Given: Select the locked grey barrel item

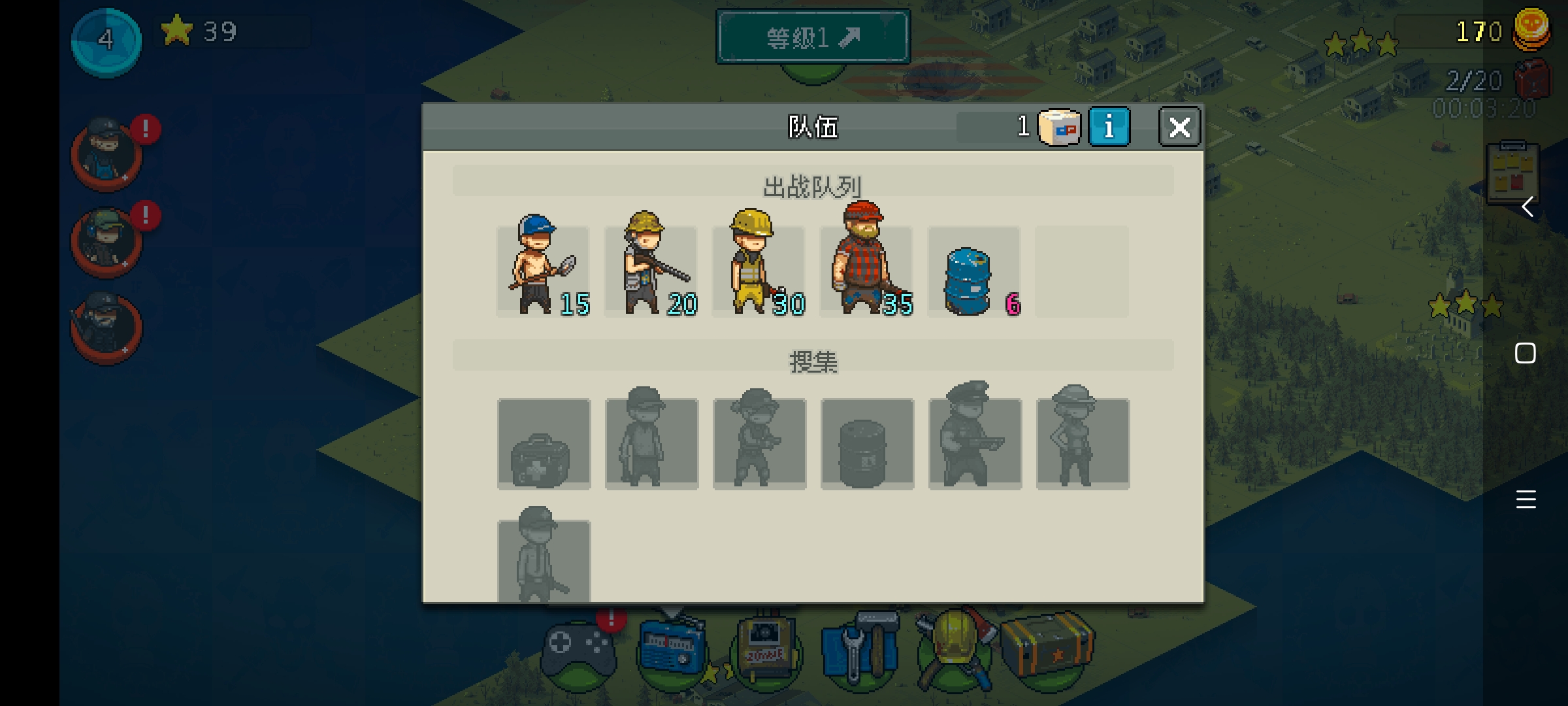Looking at the screenshot, I should (x=867, y=444).
